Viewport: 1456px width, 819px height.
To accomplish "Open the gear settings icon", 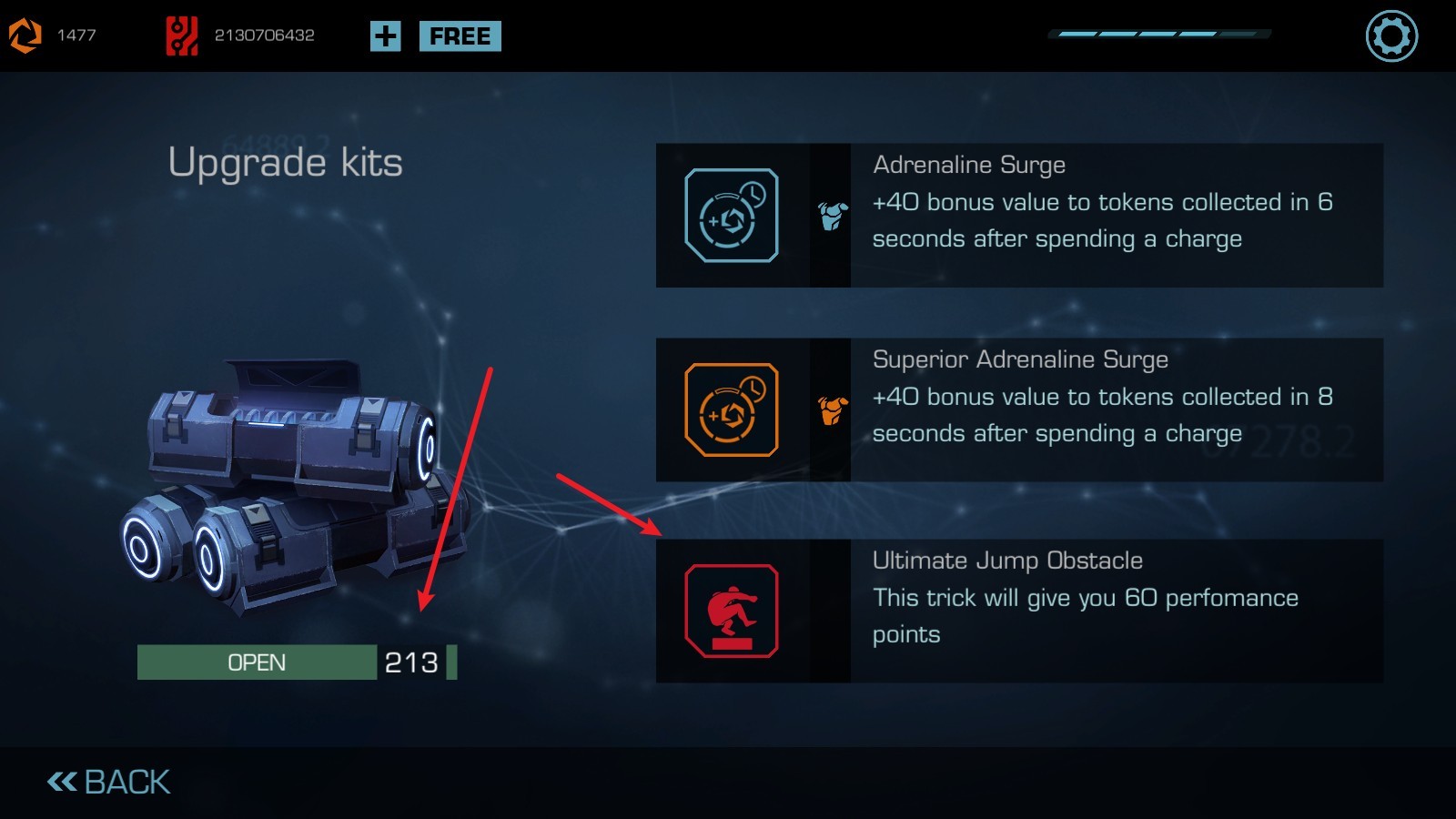I will click(x=1391, y=36).
